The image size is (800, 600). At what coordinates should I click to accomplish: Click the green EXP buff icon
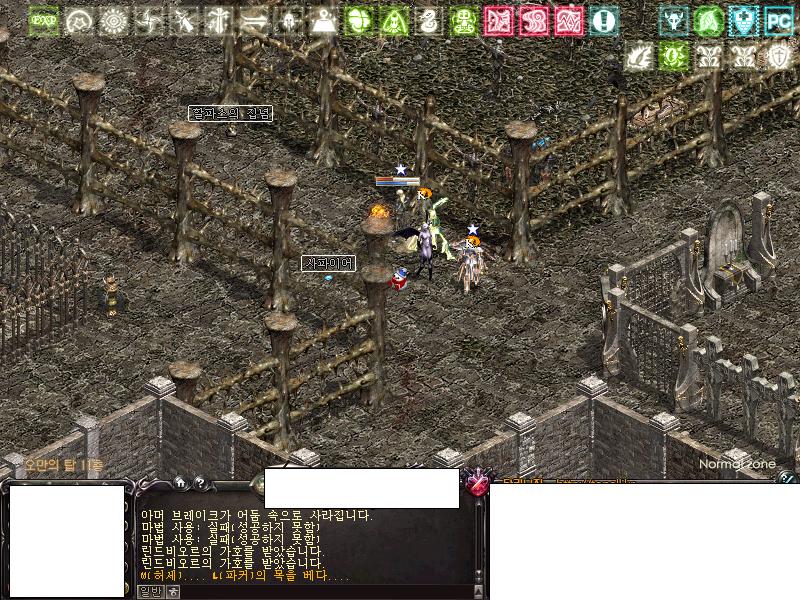tap(43, 20)
